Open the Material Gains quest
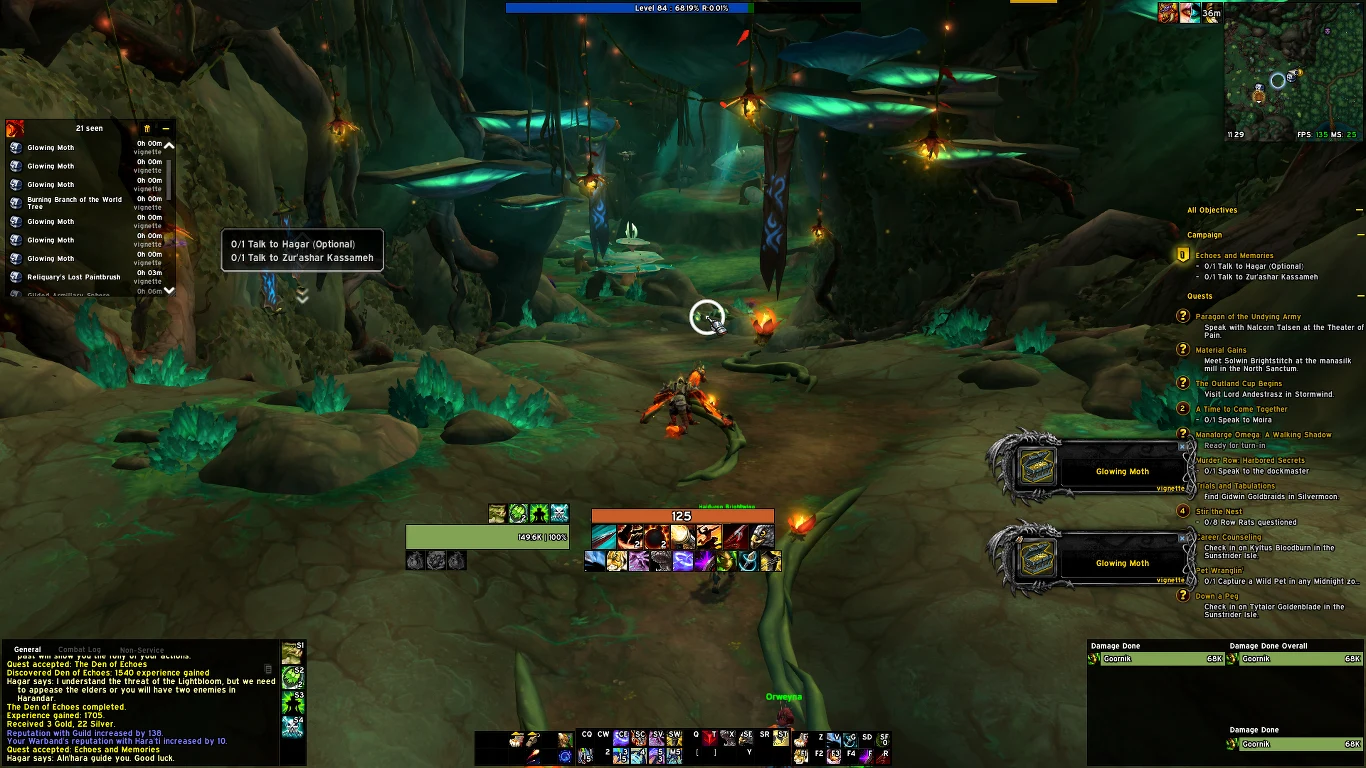Viewport: 1366px width, 768px height. tap(1220, 351)
